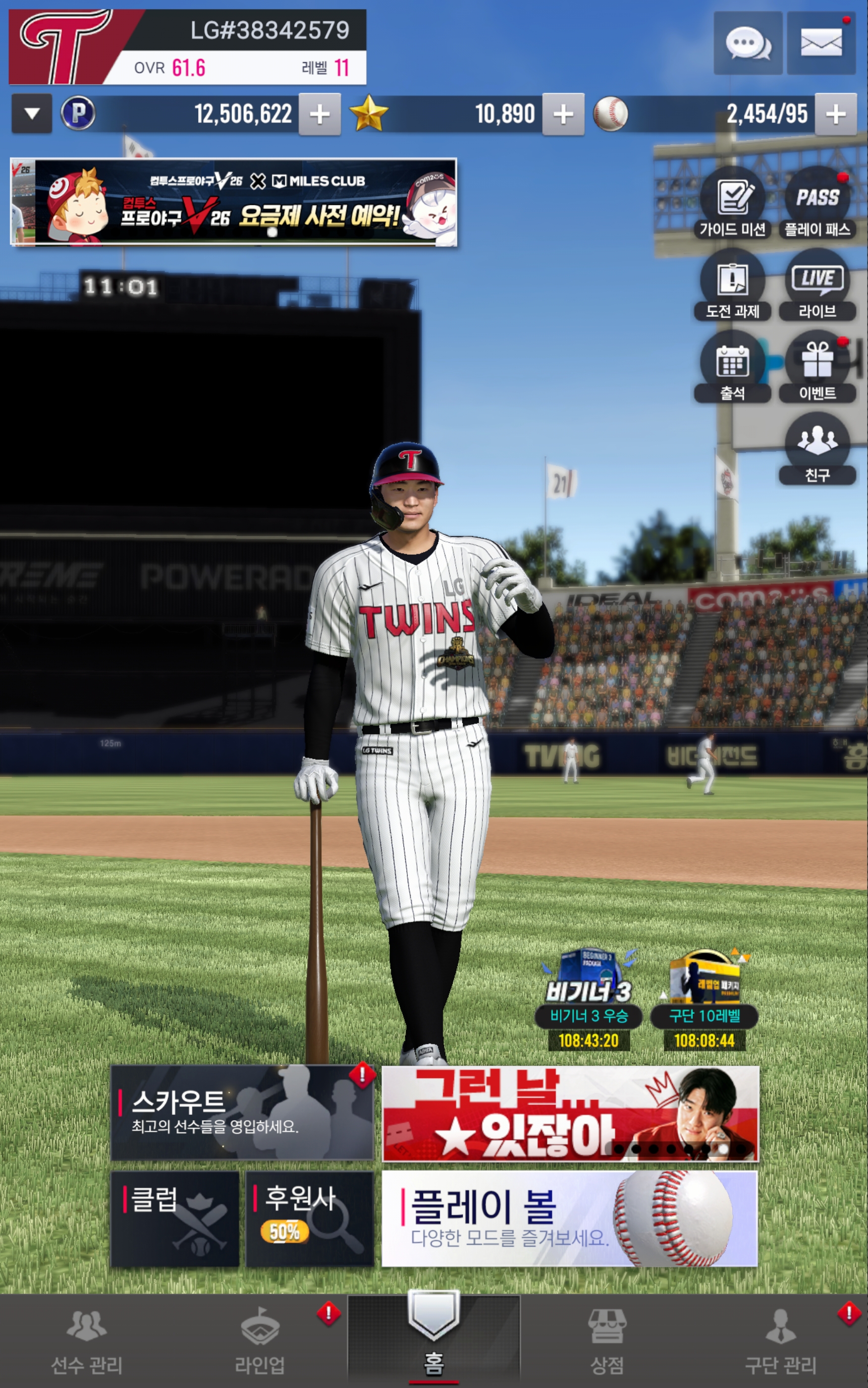This screenshot has height=1388, width=868.
Task: Open the 출석 attendance calendar
Action: (733, 367)
